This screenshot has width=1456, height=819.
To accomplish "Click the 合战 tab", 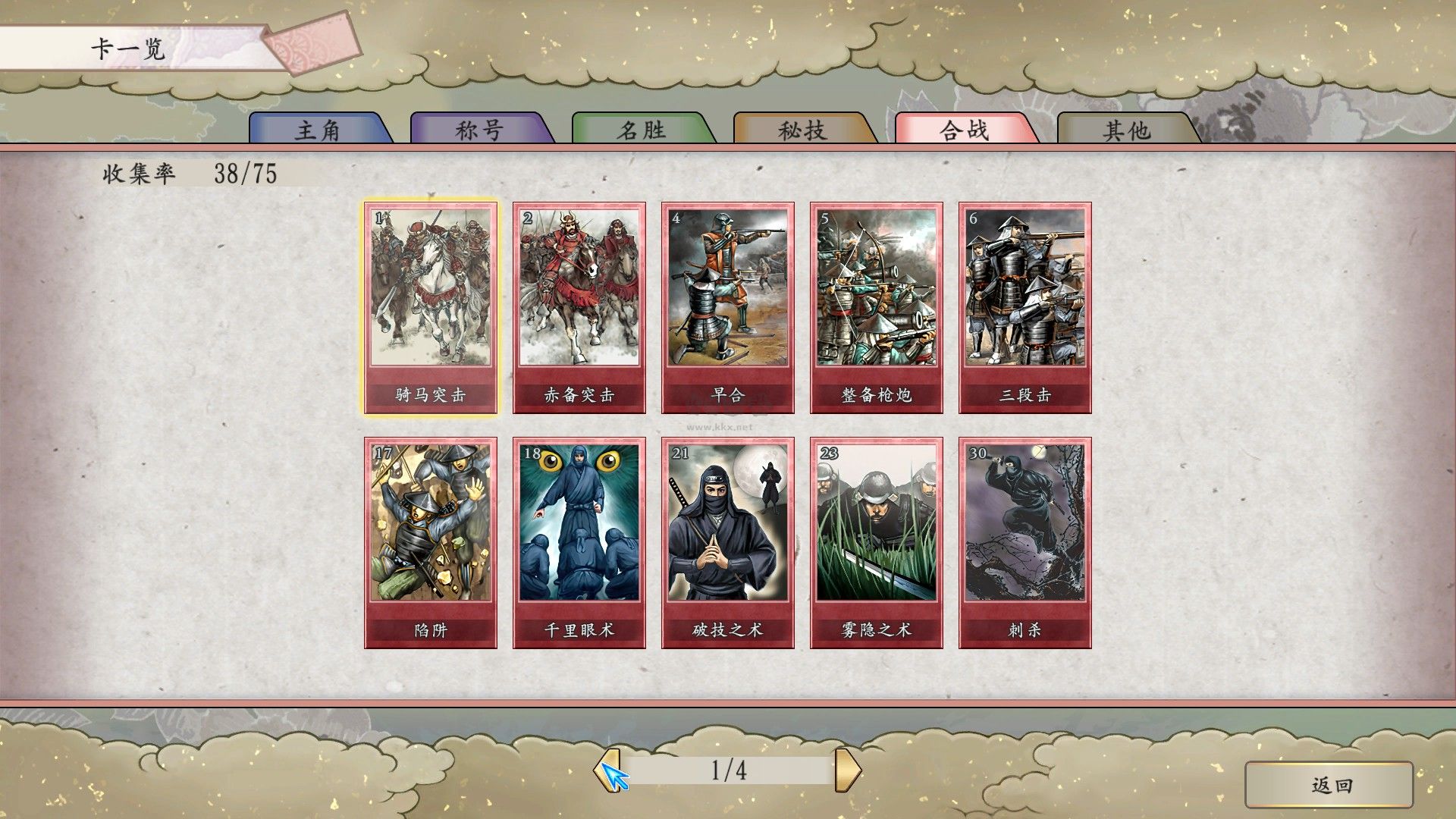I will click(x=965, y=130).
